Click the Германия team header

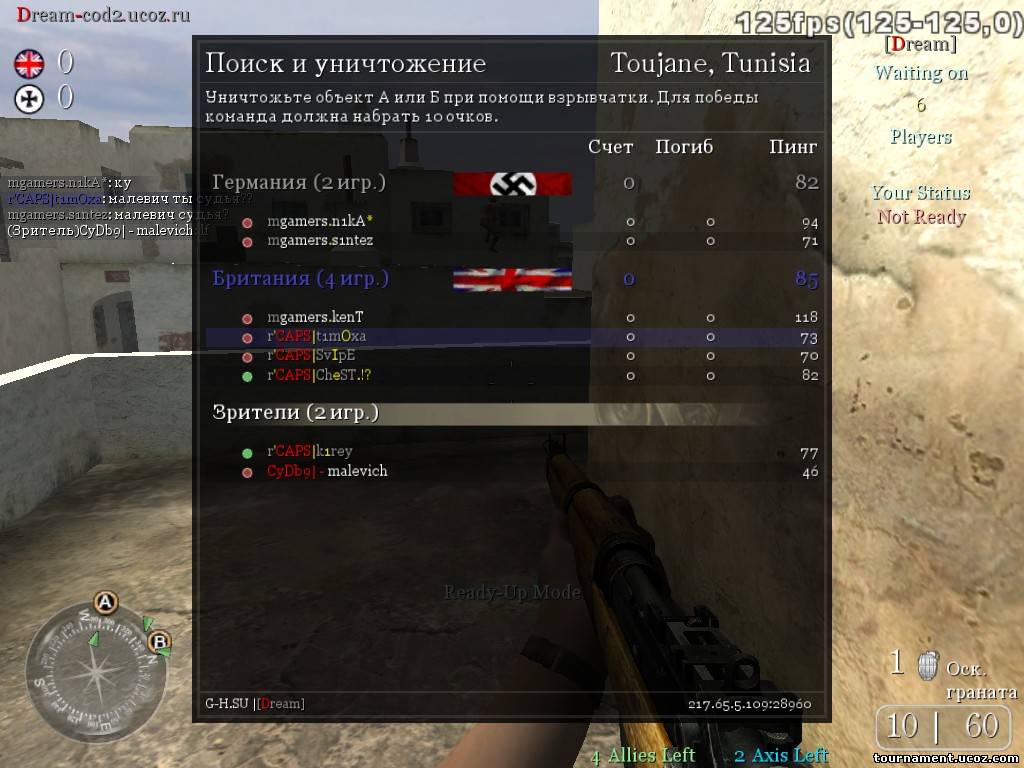[x=298, y=183]
